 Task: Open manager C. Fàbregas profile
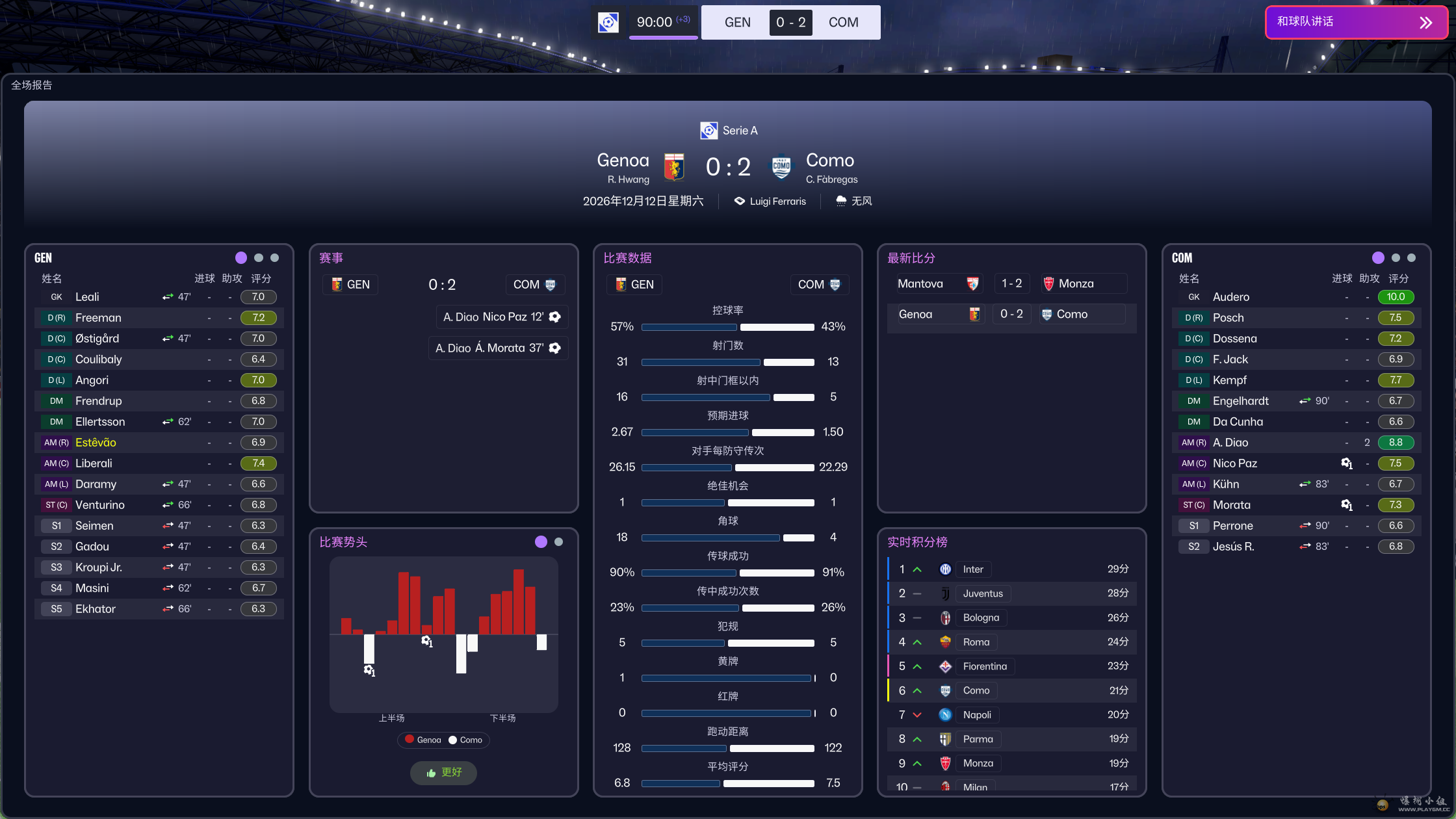click(x=831, y=179)
